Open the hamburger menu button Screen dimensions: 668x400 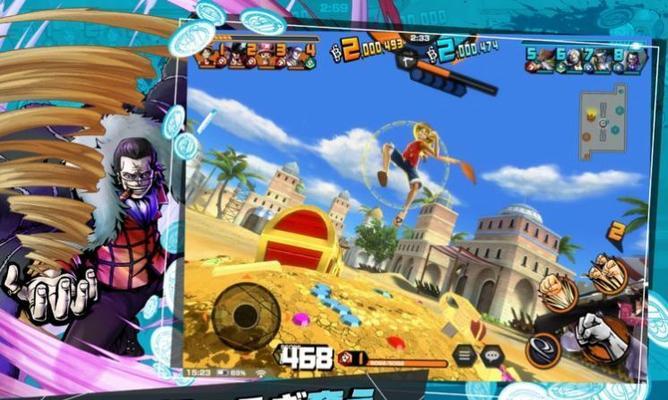coord(463,354)
